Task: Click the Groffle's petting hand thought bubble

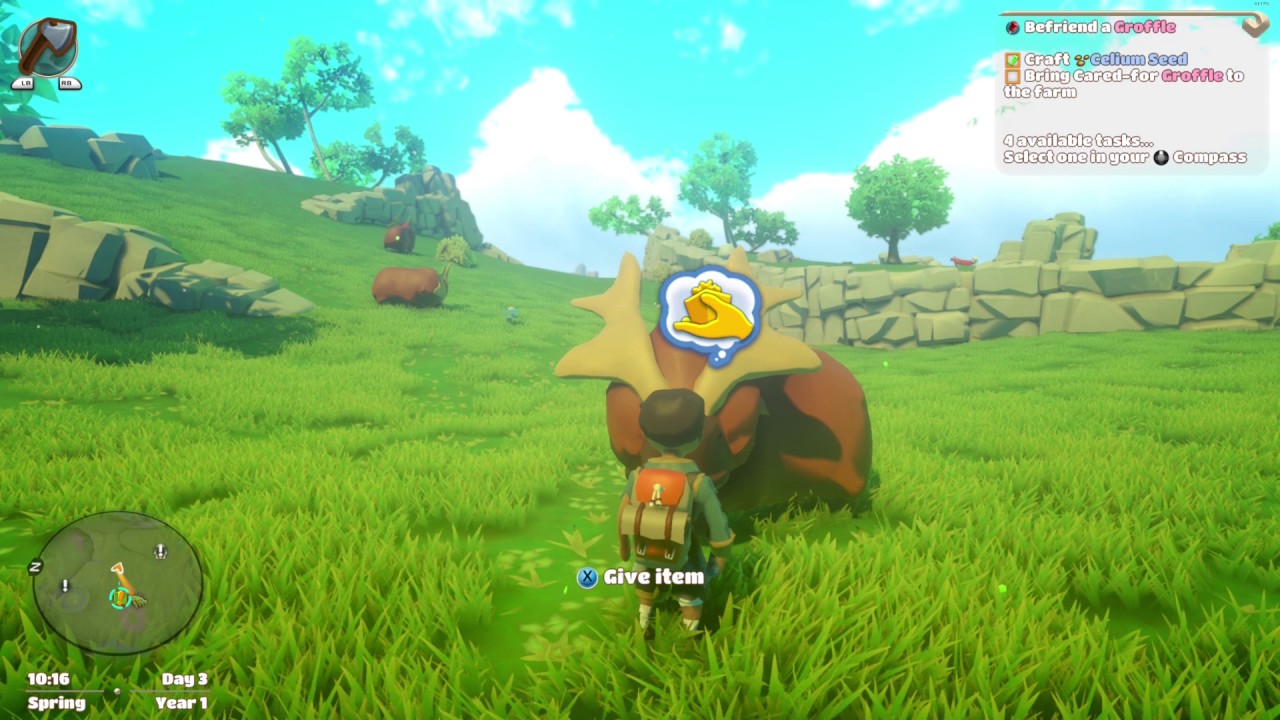Action: [x=711, y=315]
